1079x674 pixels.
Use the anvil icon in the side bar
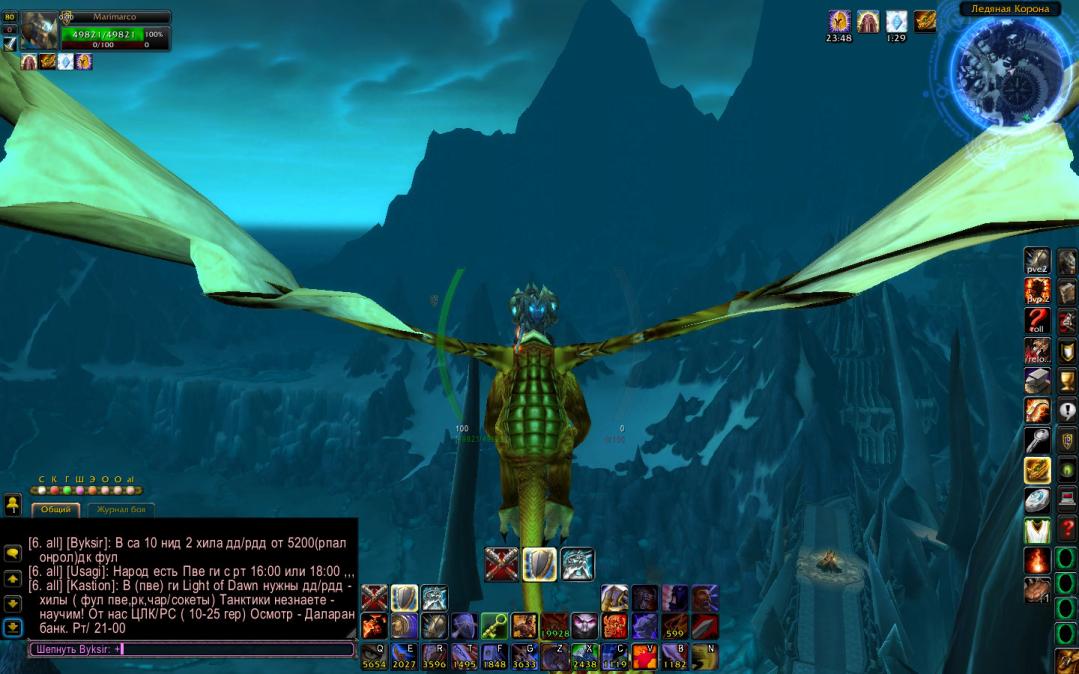click(x=1037, y=381)
